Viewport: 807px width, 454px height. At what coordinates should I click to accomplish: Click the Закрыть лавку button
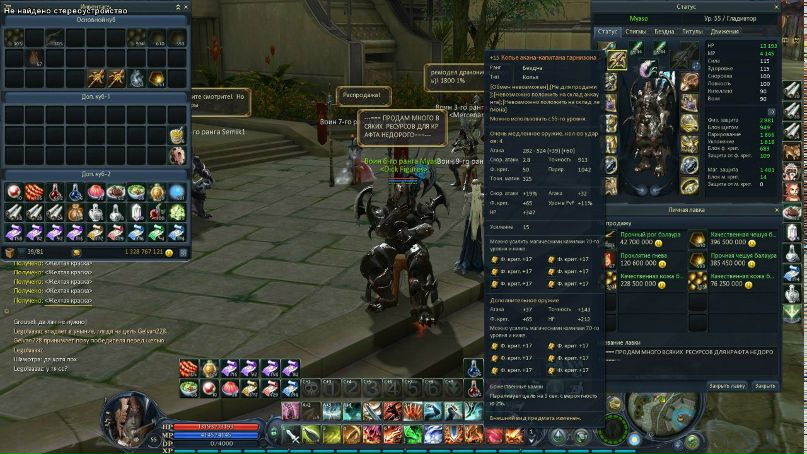(x=727, y=385)
